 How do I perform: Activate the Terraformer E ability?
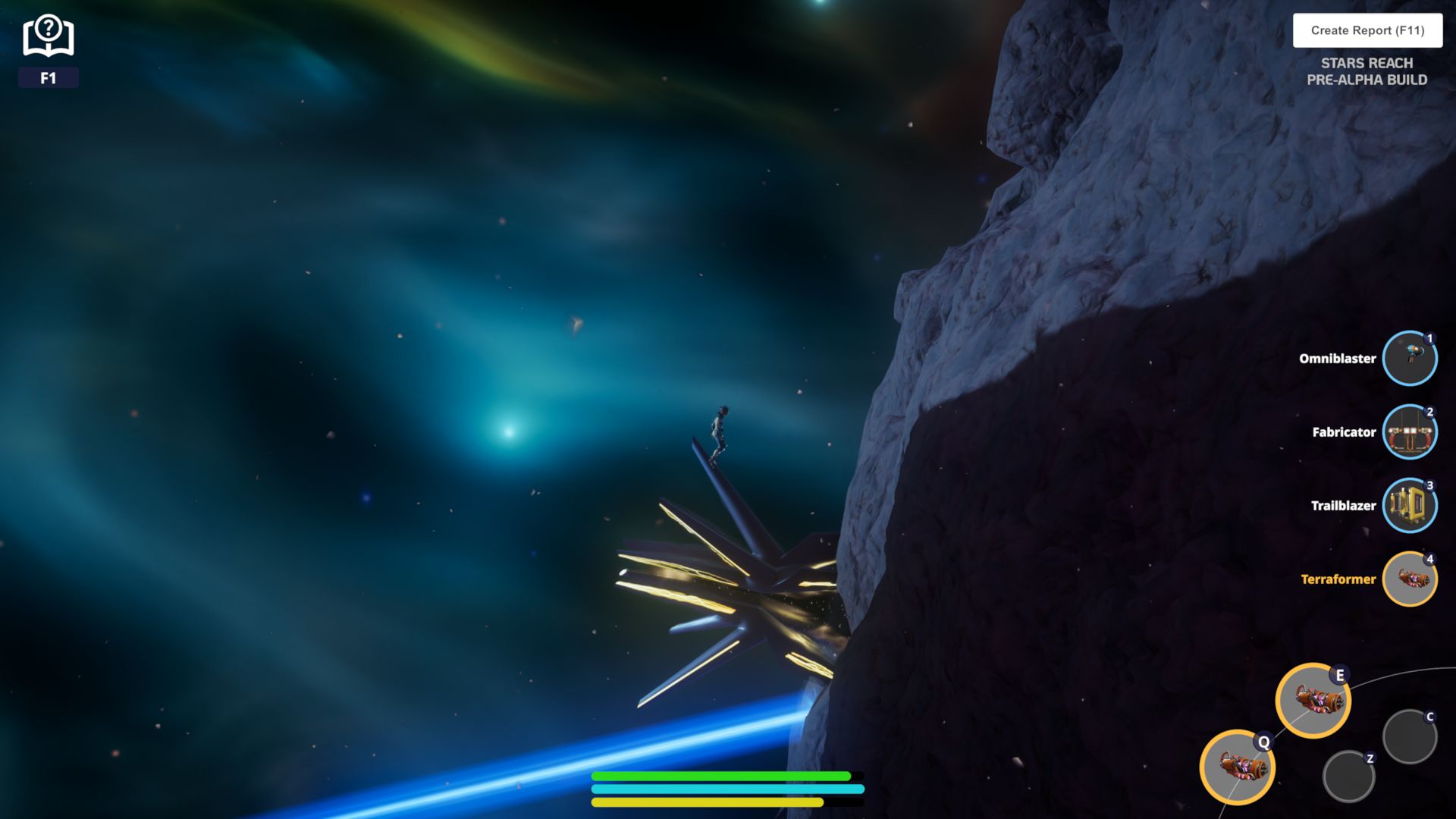tap(1313, 701)
